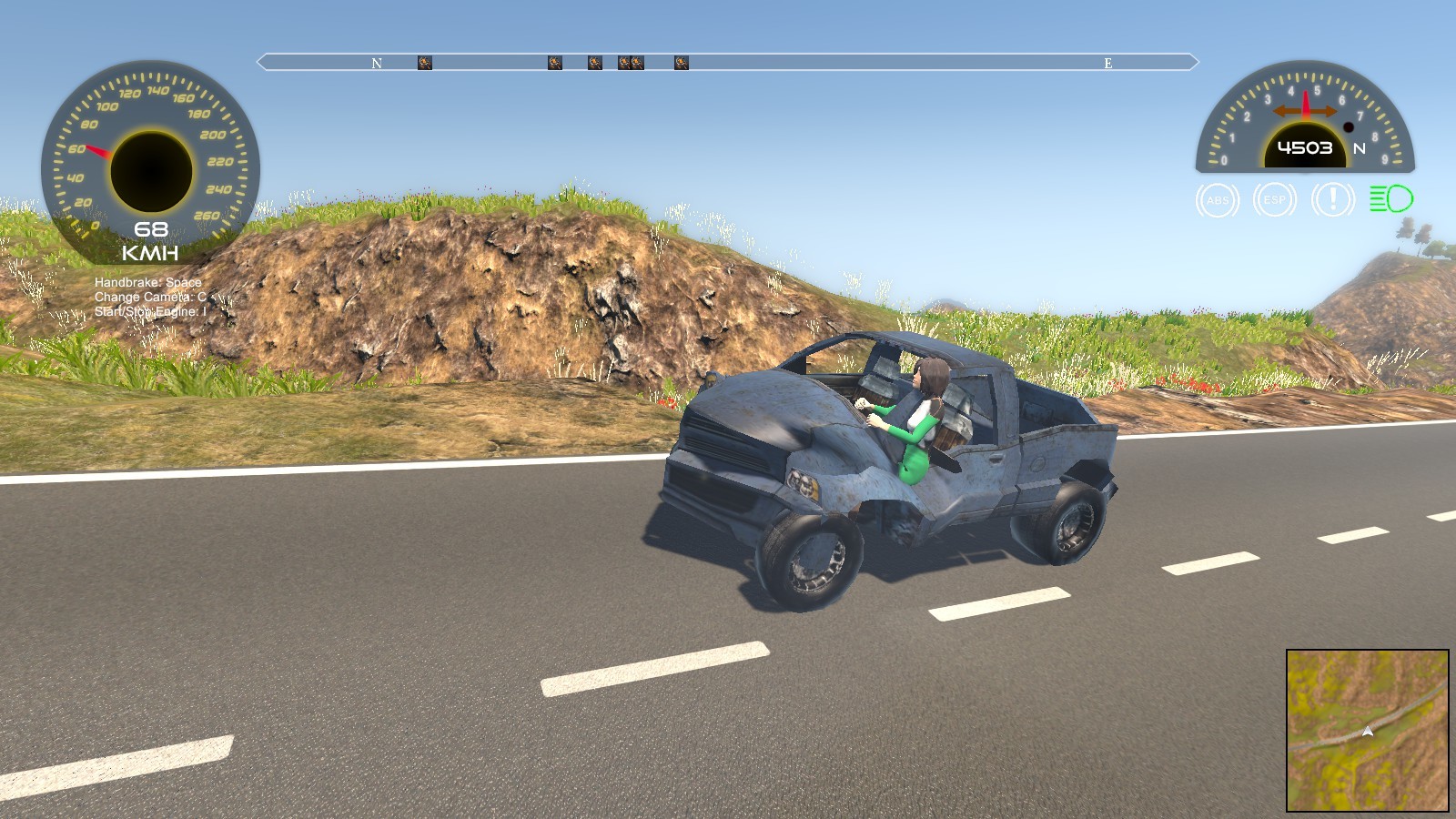This screenshot has height=819, width=1456.
Task: Click the RPM readout showing 4503
Action: pyautogui.click(x=1307, y=146)
